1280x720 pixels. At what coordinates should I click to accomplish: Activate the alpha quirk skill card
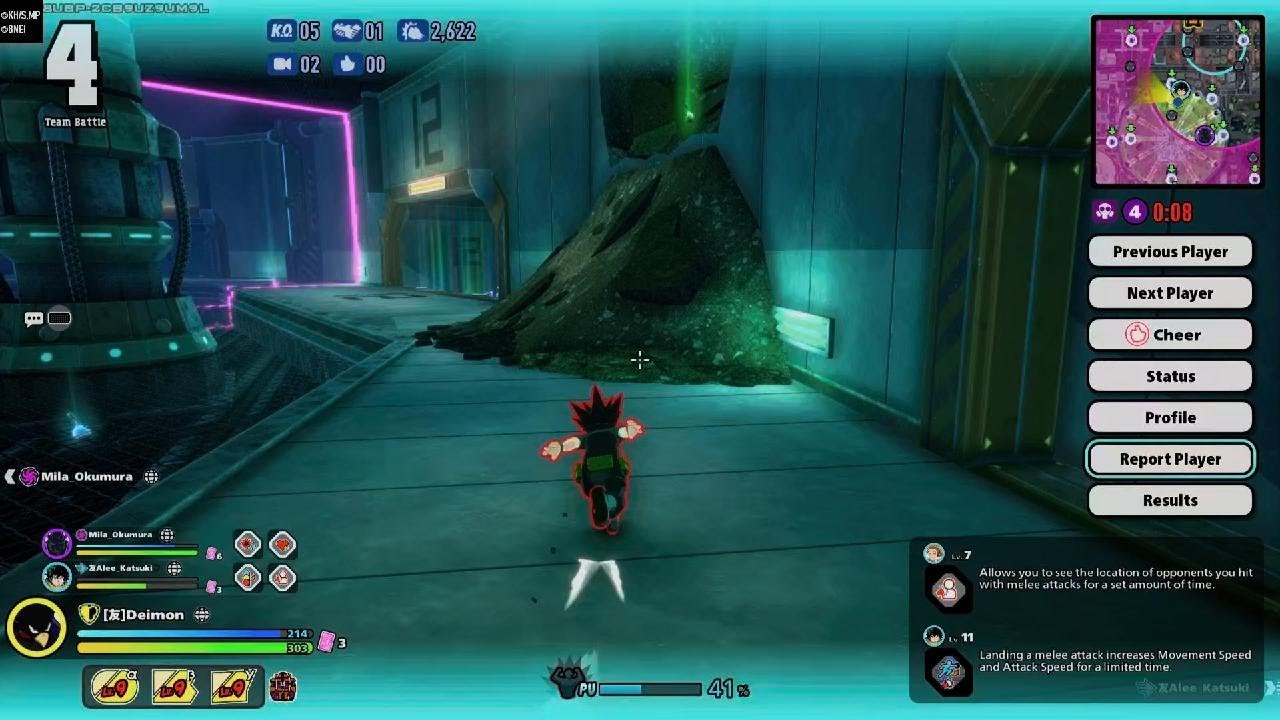point(115,687)
